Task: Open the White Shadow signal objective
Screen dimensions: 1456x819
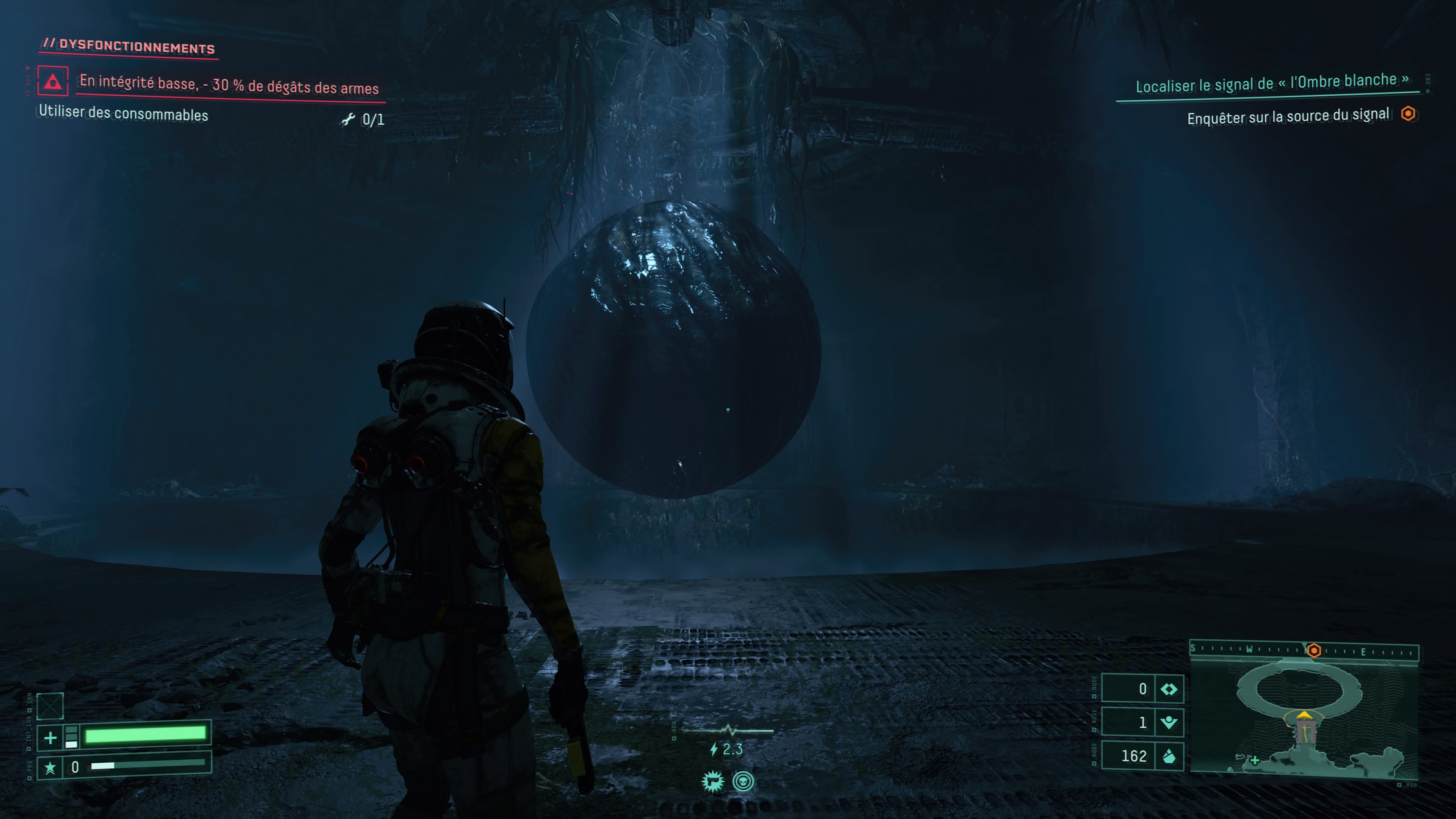Action: tap(1271, 84)
